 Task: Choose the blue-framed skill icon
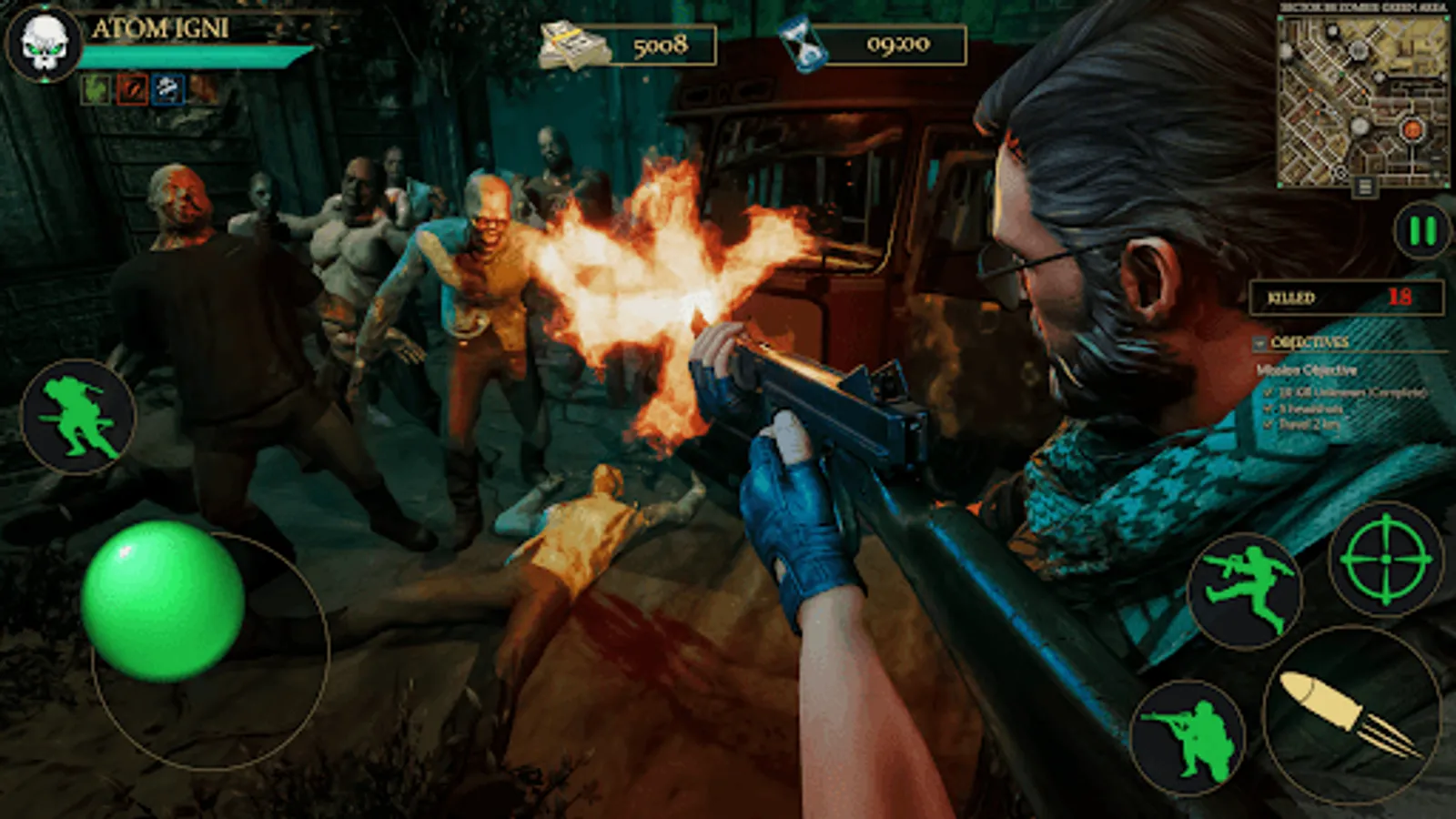point(168,89)
